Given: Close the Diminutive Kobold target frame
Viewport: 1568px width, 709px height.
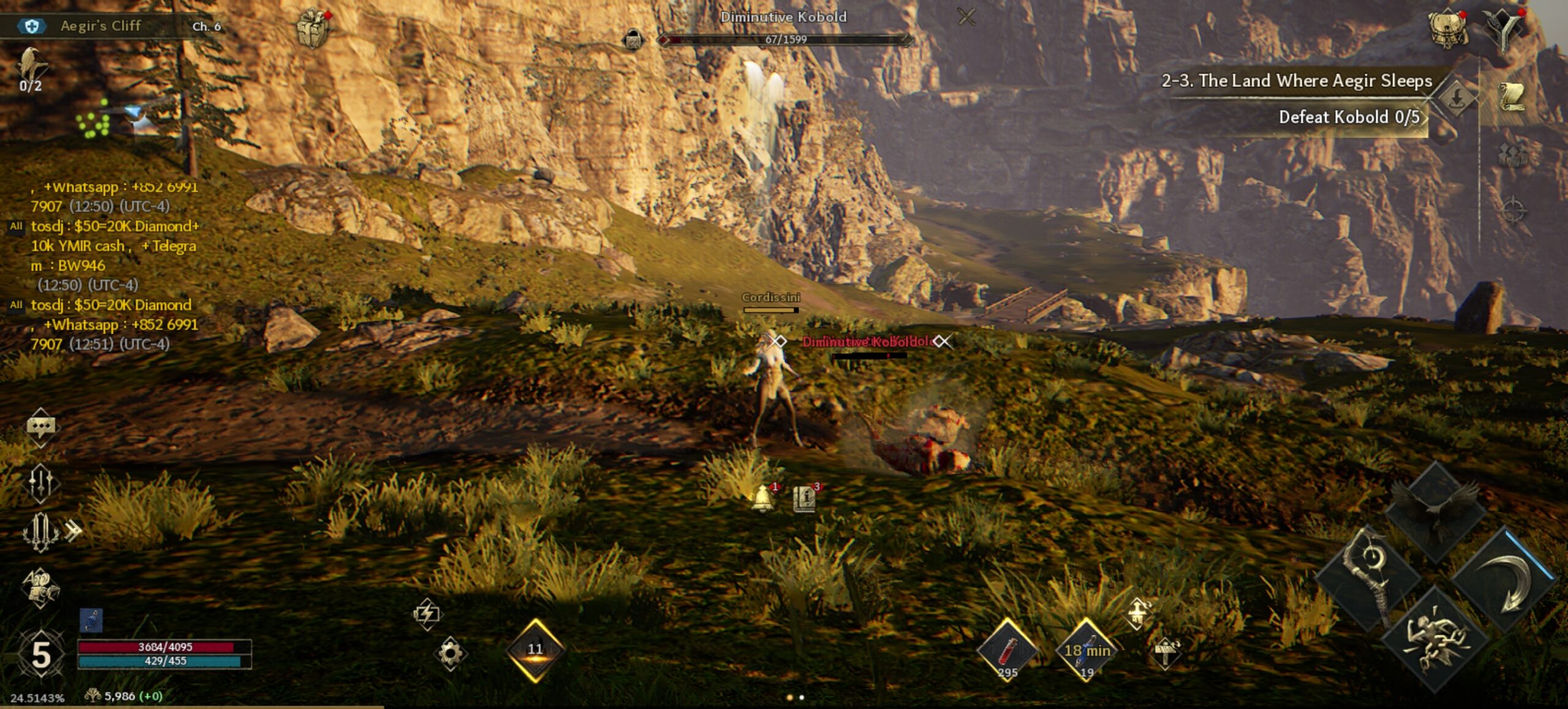Looking at the screenshot, I should (966, 17).
